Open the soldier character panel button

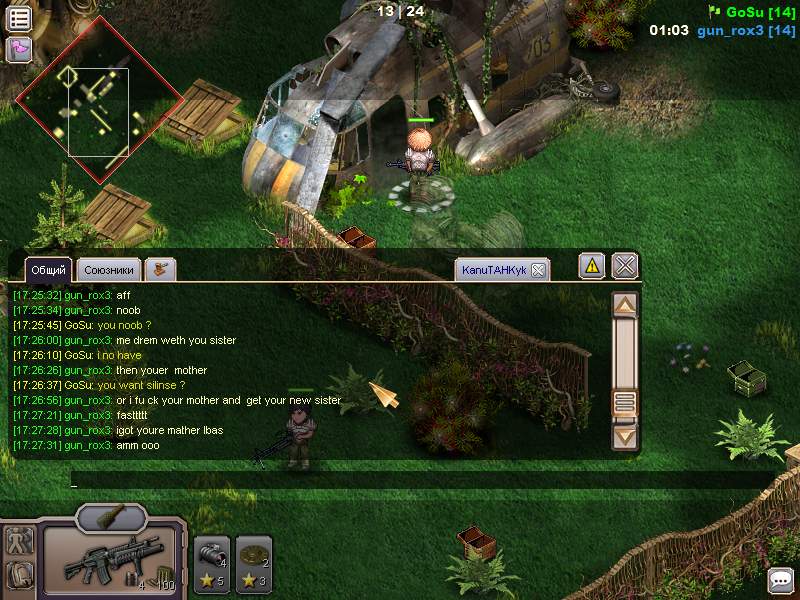19,541
